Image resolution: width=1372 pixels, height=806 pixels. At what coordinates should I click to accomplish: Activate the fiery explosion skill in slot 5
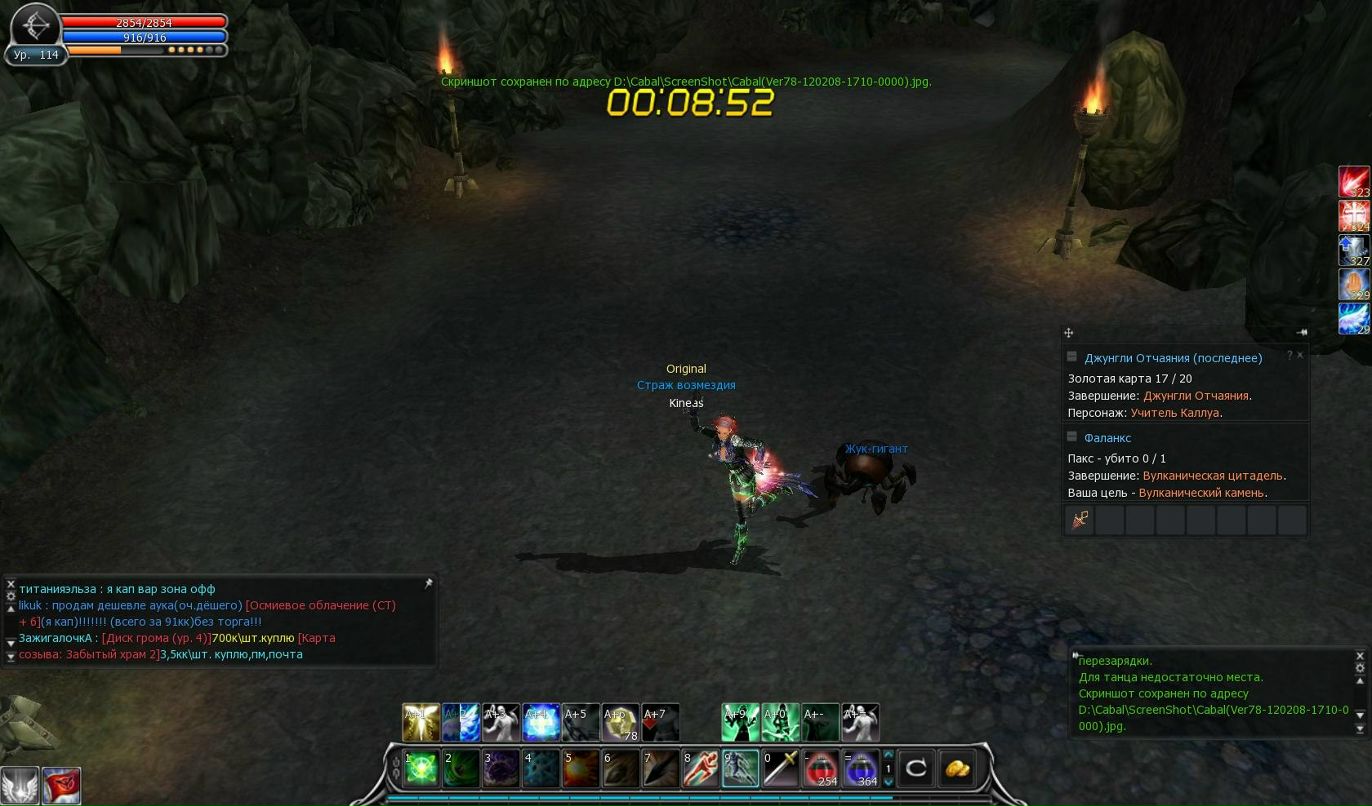click(581, 768)
